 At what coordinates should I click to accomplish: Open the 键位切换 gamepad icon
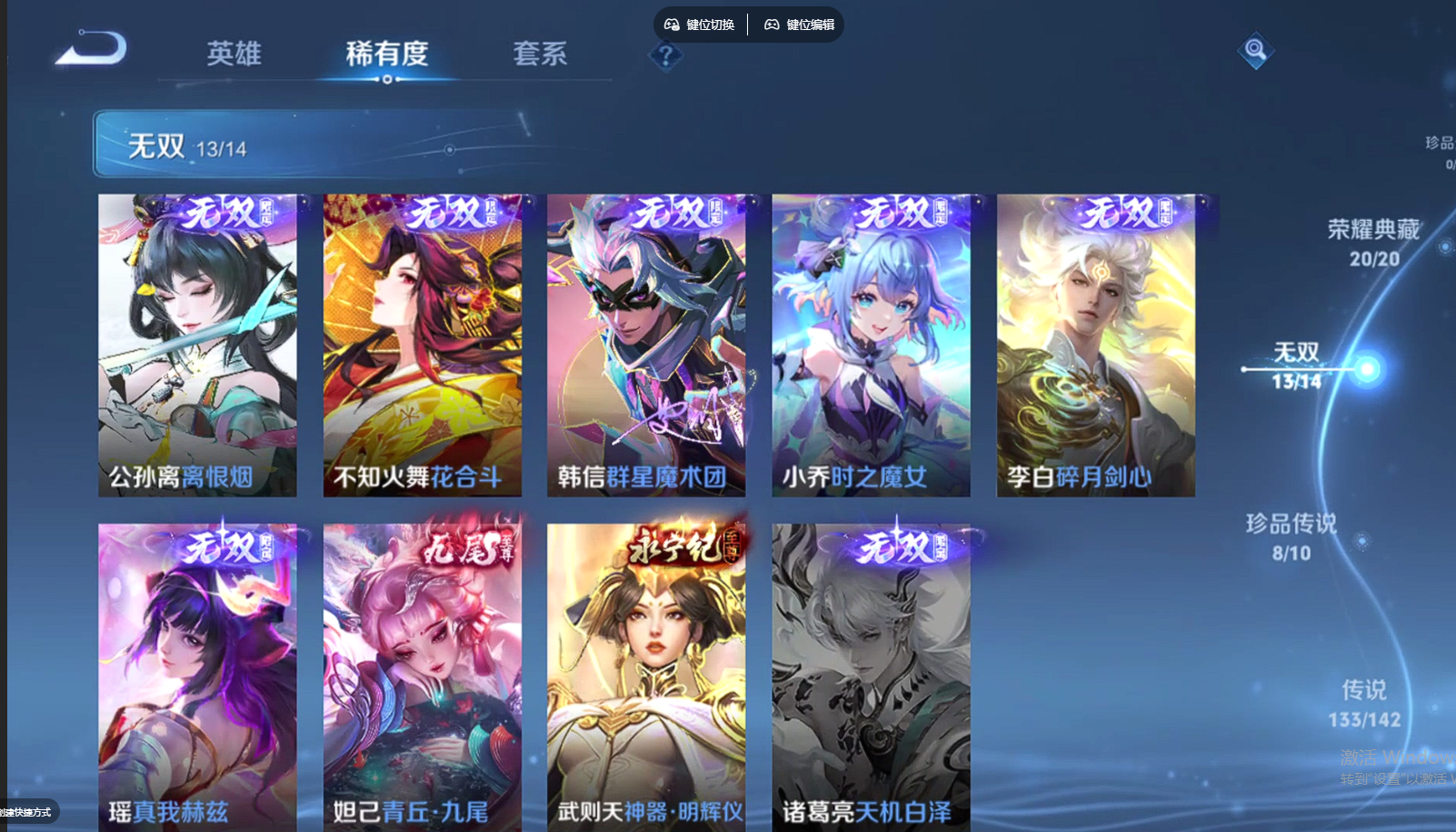click(671, 25)
